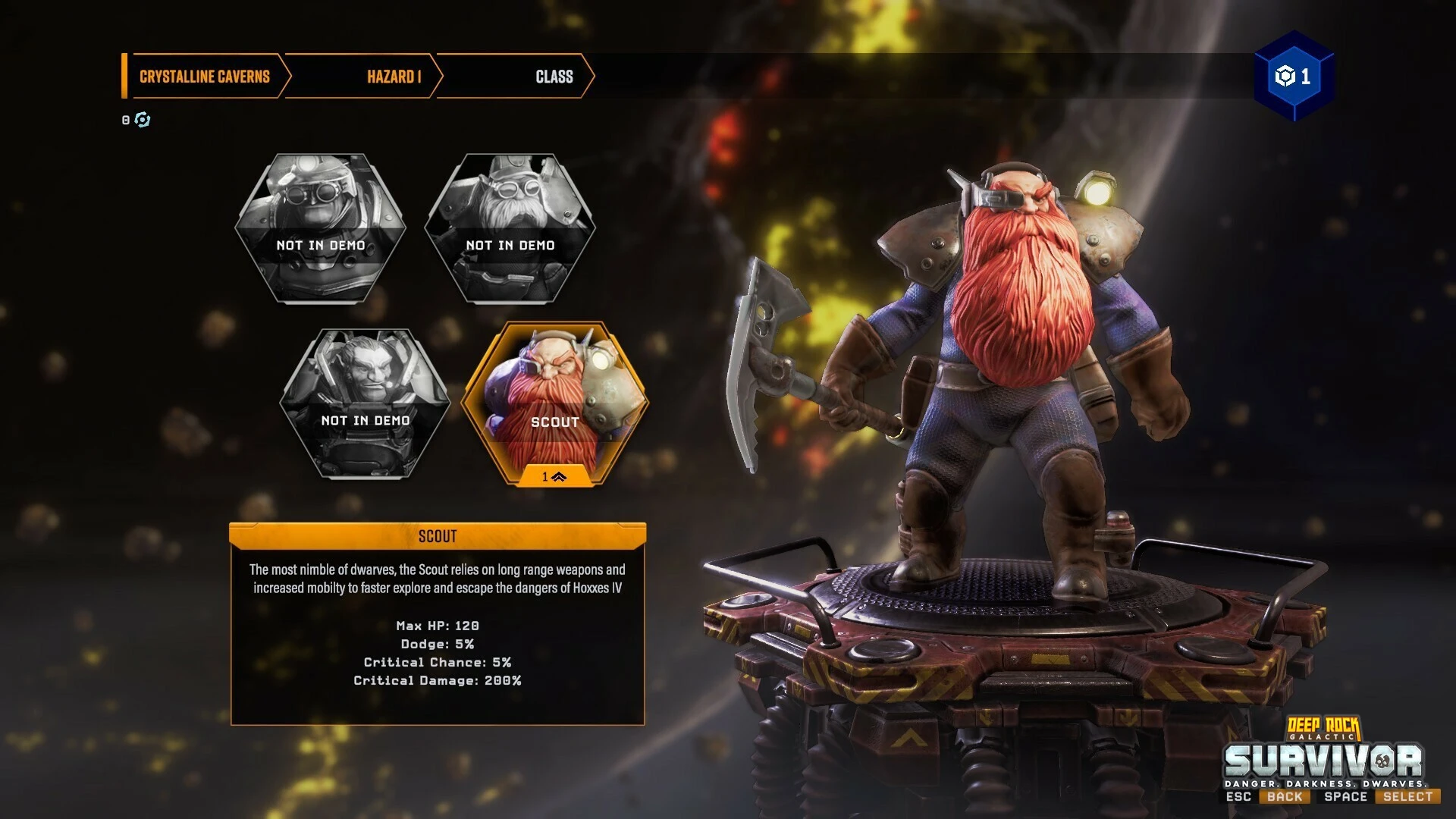Go back to Crystalline Caverns step
The height and width of the screenshot is (819, 1456).
205,77
